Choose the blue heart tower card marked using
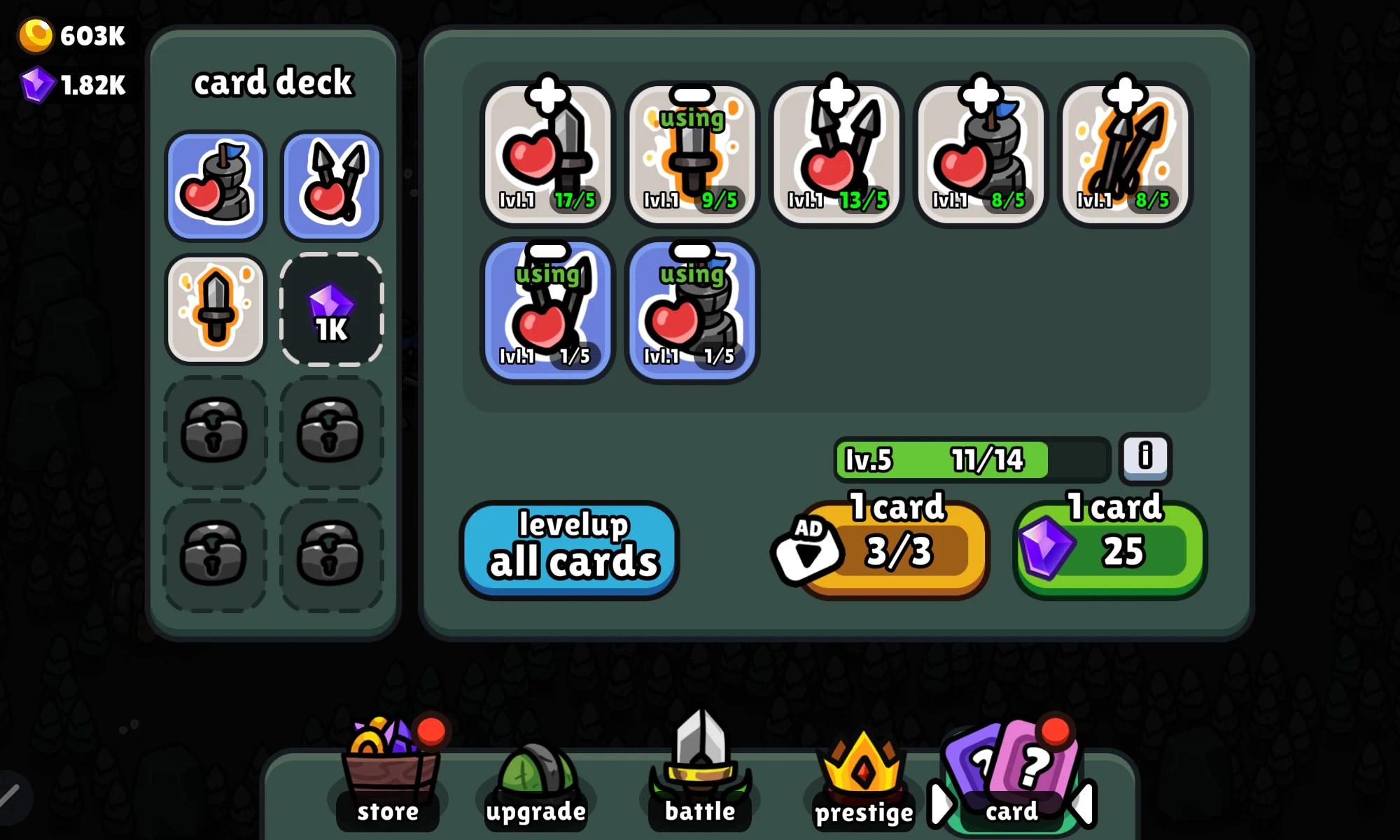The height and width of the screenshot is (840, 1400). click(692, 311)
